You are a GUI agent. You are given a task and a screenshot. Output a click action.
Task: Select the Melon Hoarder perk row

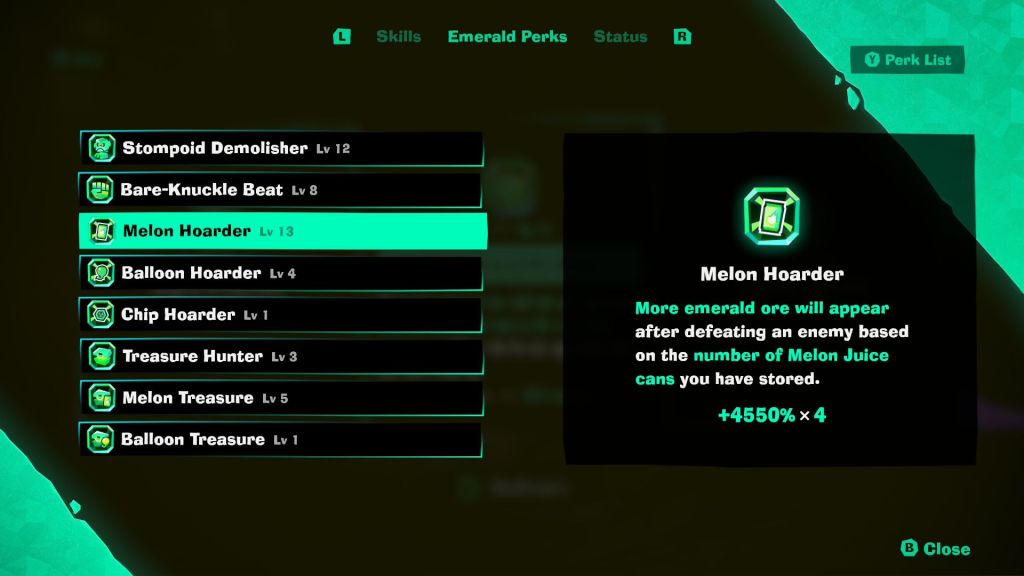tap(281, 231)
